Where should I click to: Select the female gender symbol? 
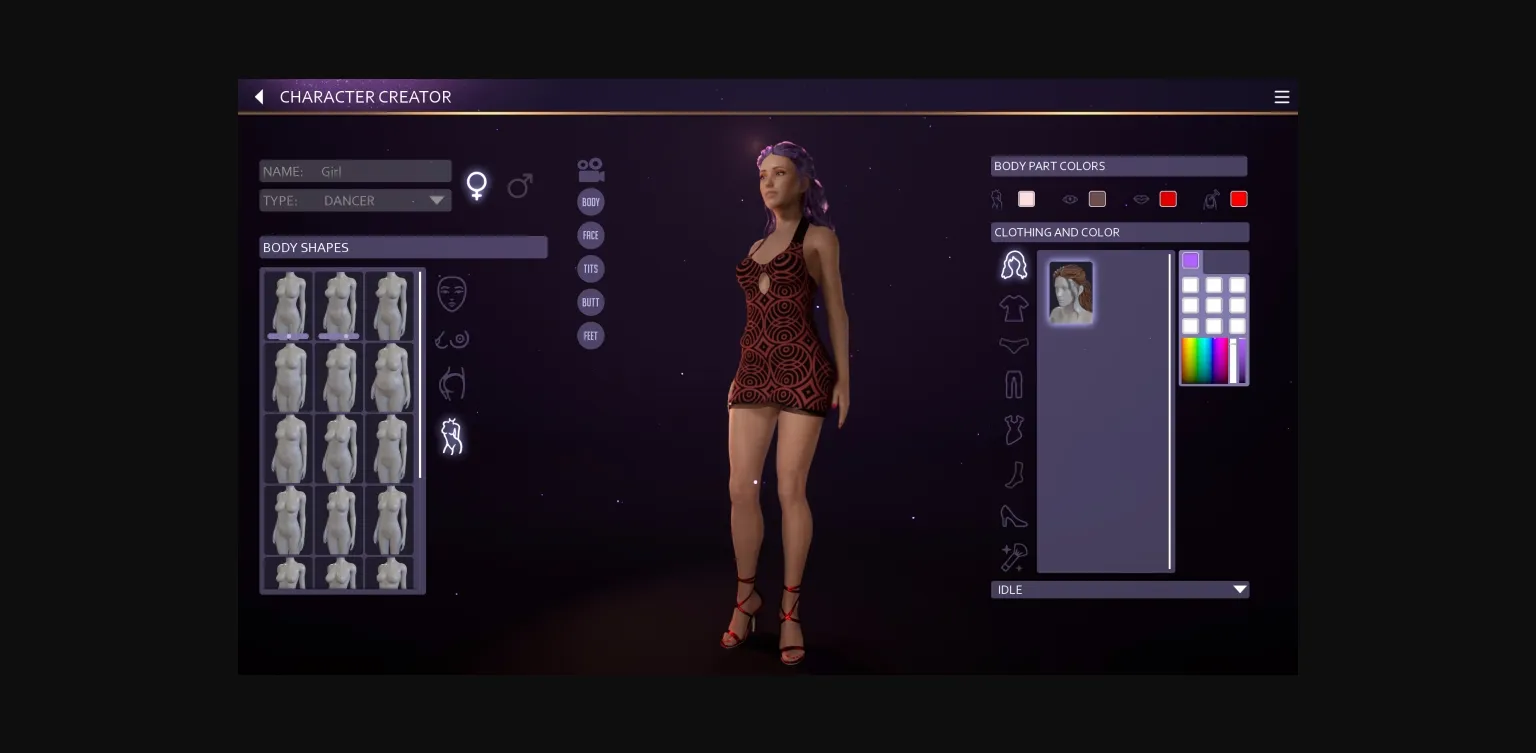tap(477, 184)
